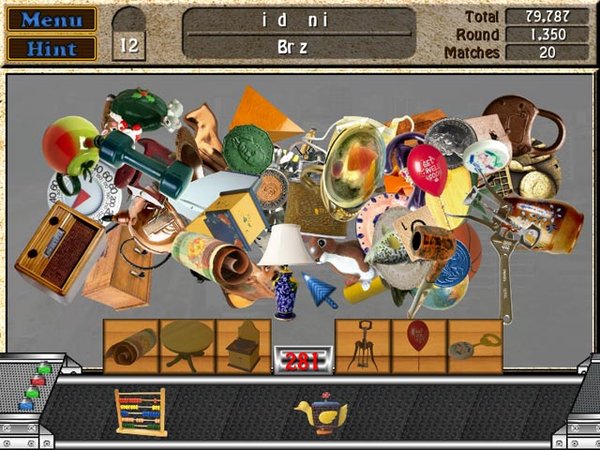Select the corkscrew shelf slot
The width and height of the screenshot is (600, 450).
(362, 346)
